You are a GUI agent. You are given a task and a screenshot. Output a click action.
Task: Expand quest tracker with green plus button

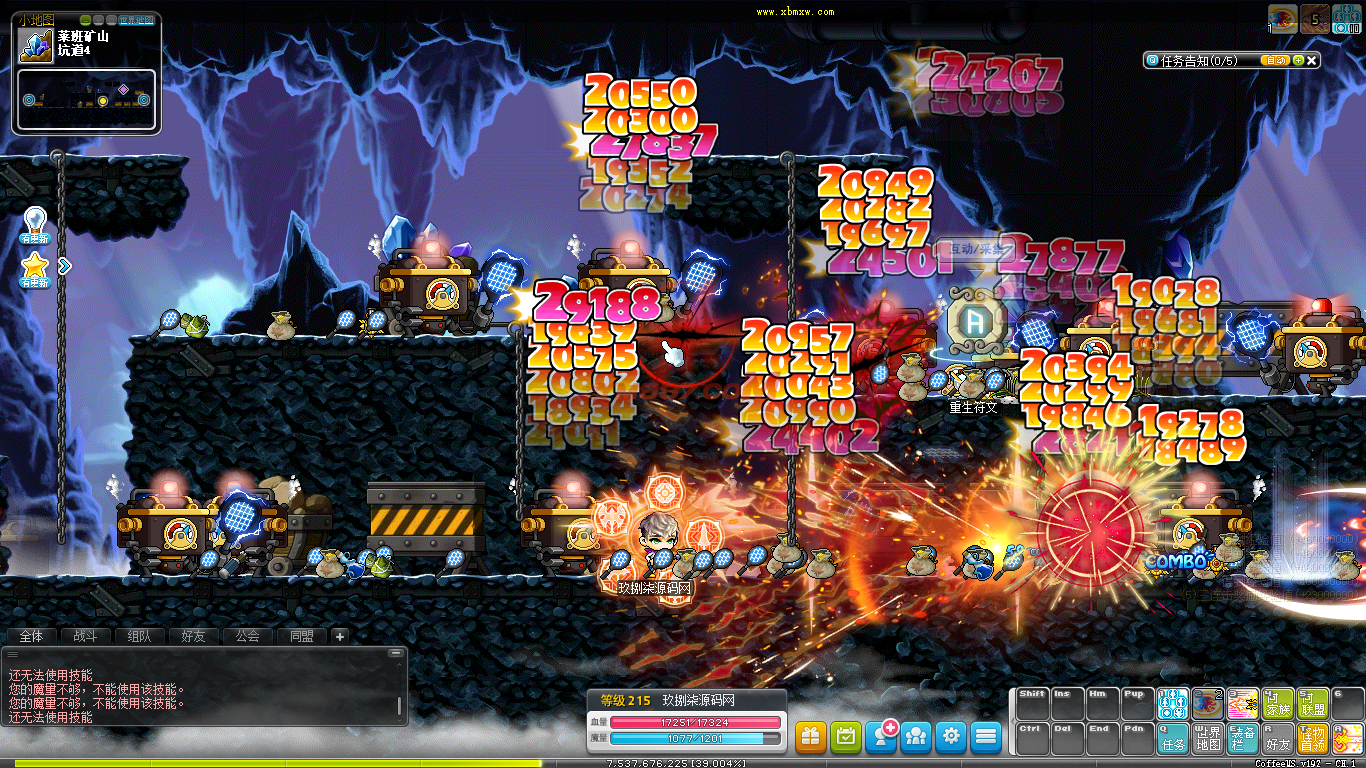1298,61
